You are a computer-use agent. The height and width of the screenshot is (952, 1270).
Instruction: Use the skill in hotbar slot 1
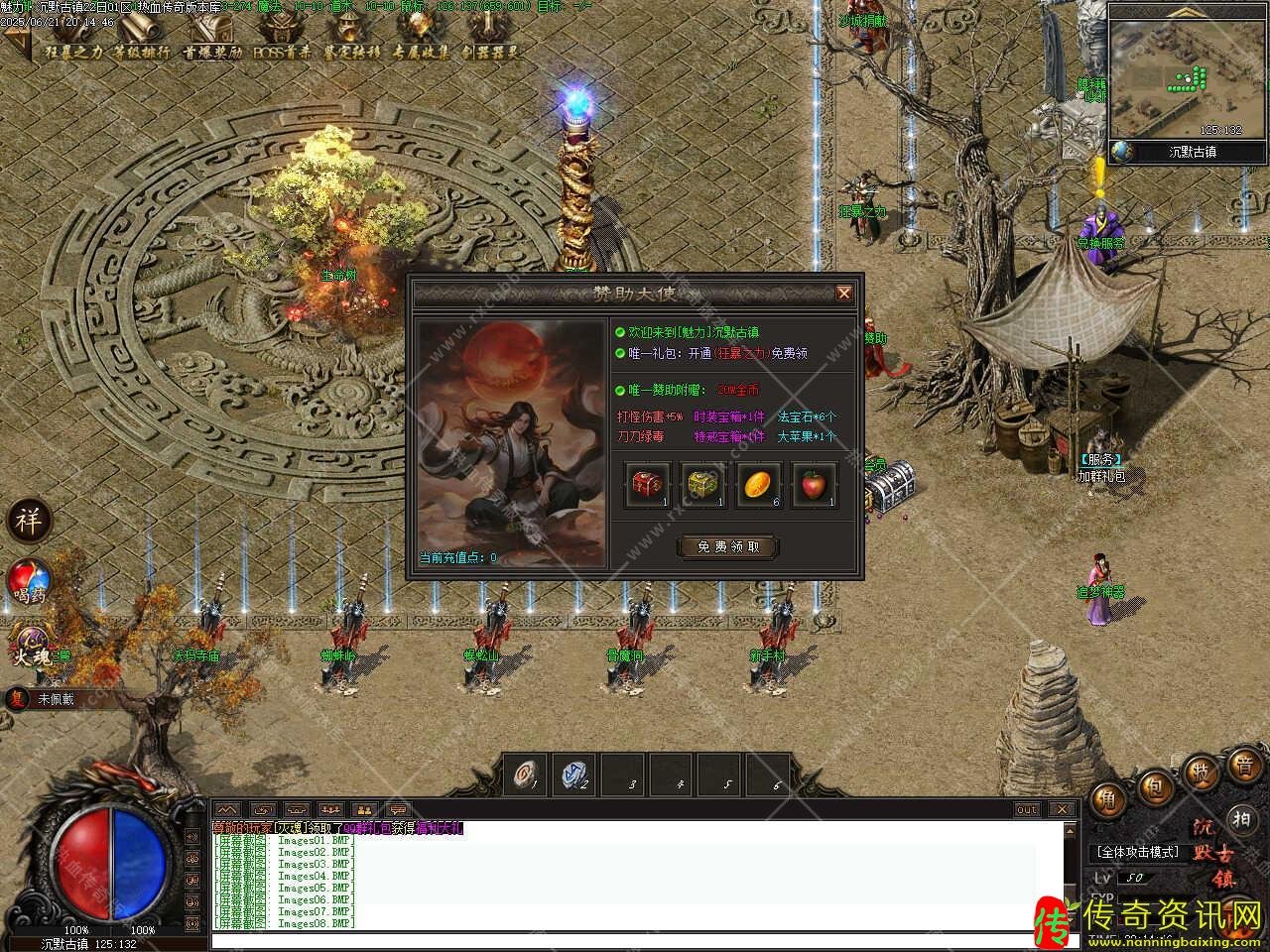[526, 773]
